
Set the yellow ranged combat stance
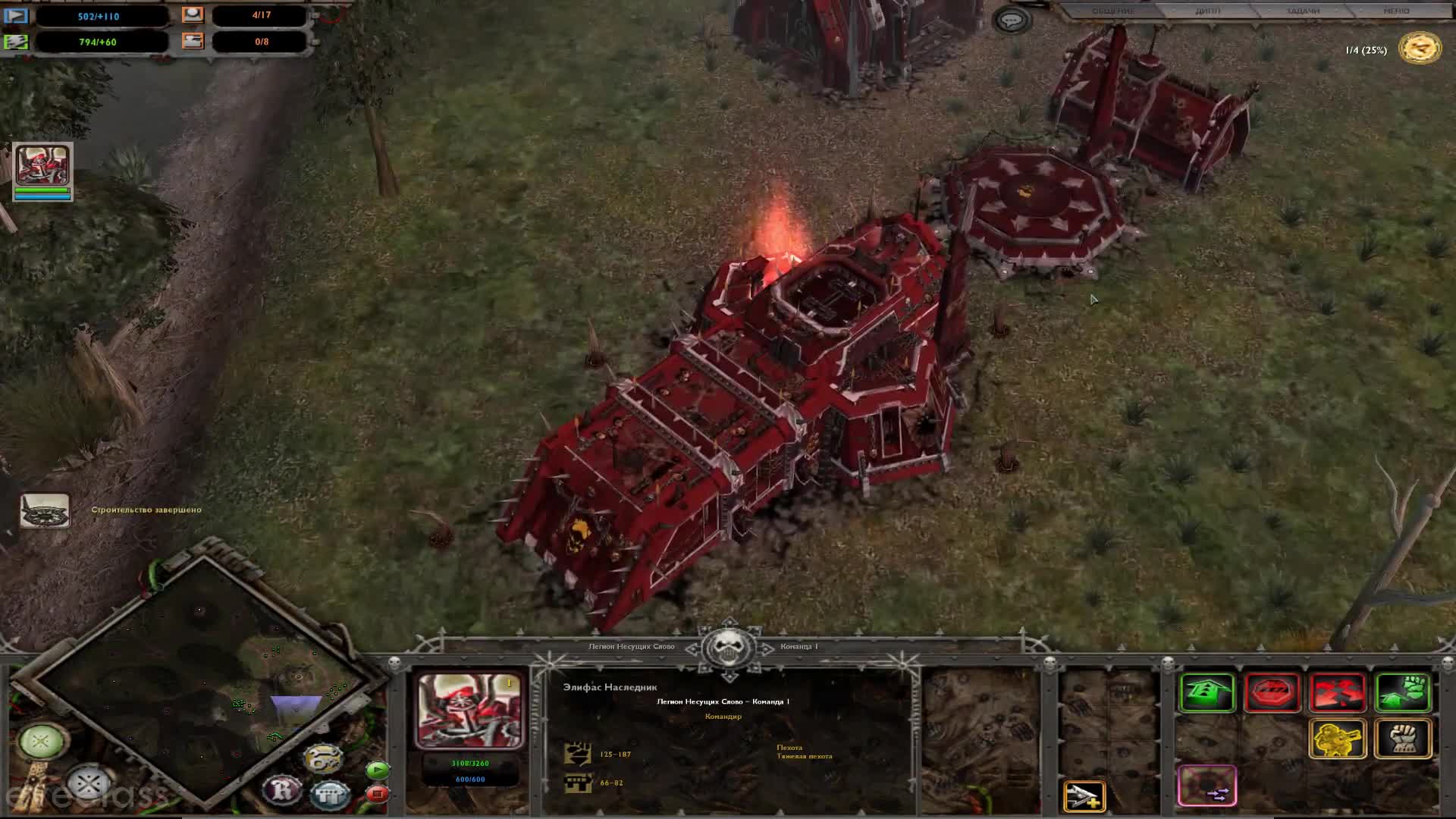click(1338, 738)
